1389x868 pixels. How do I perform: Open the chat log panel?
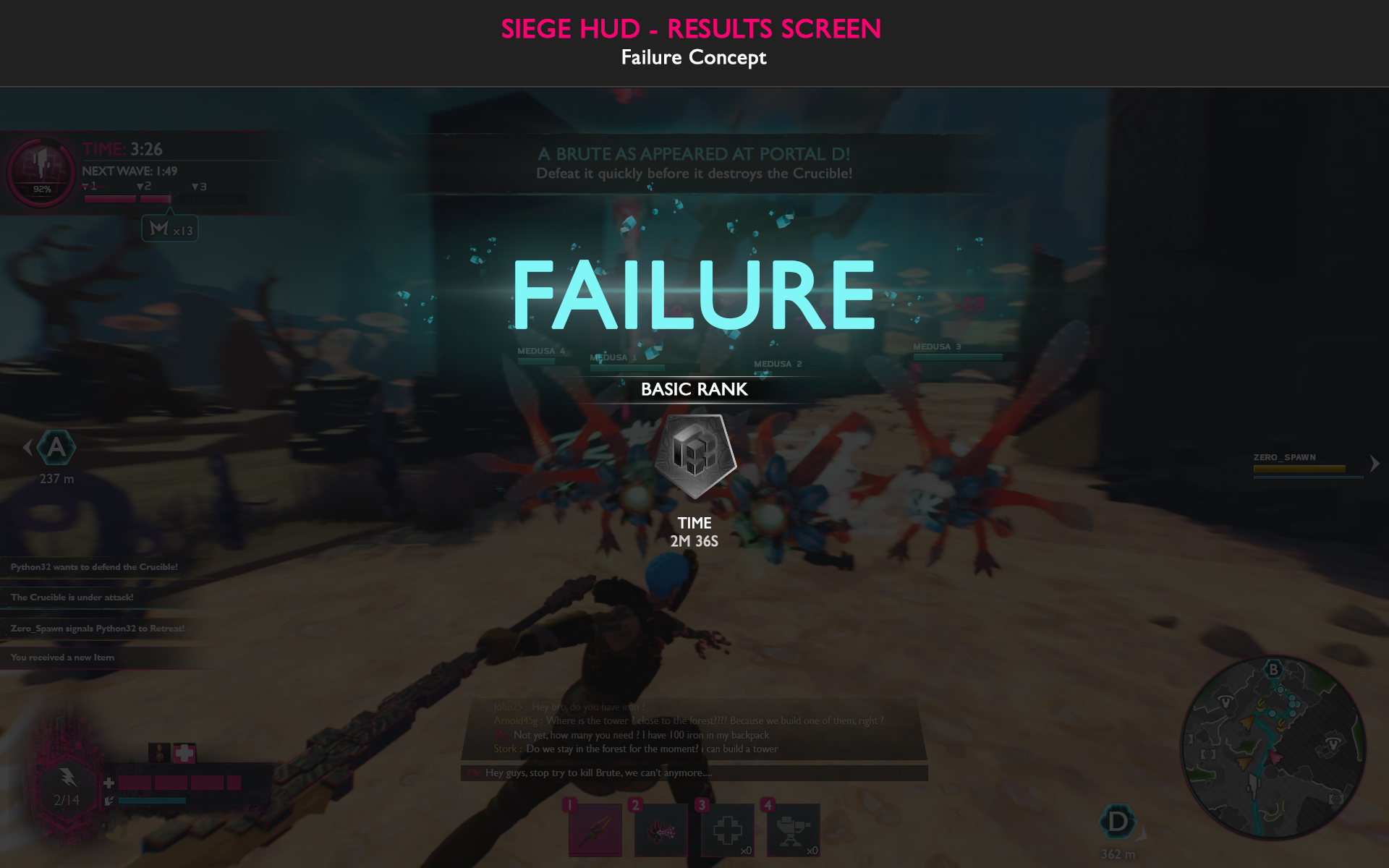[694, 728]
